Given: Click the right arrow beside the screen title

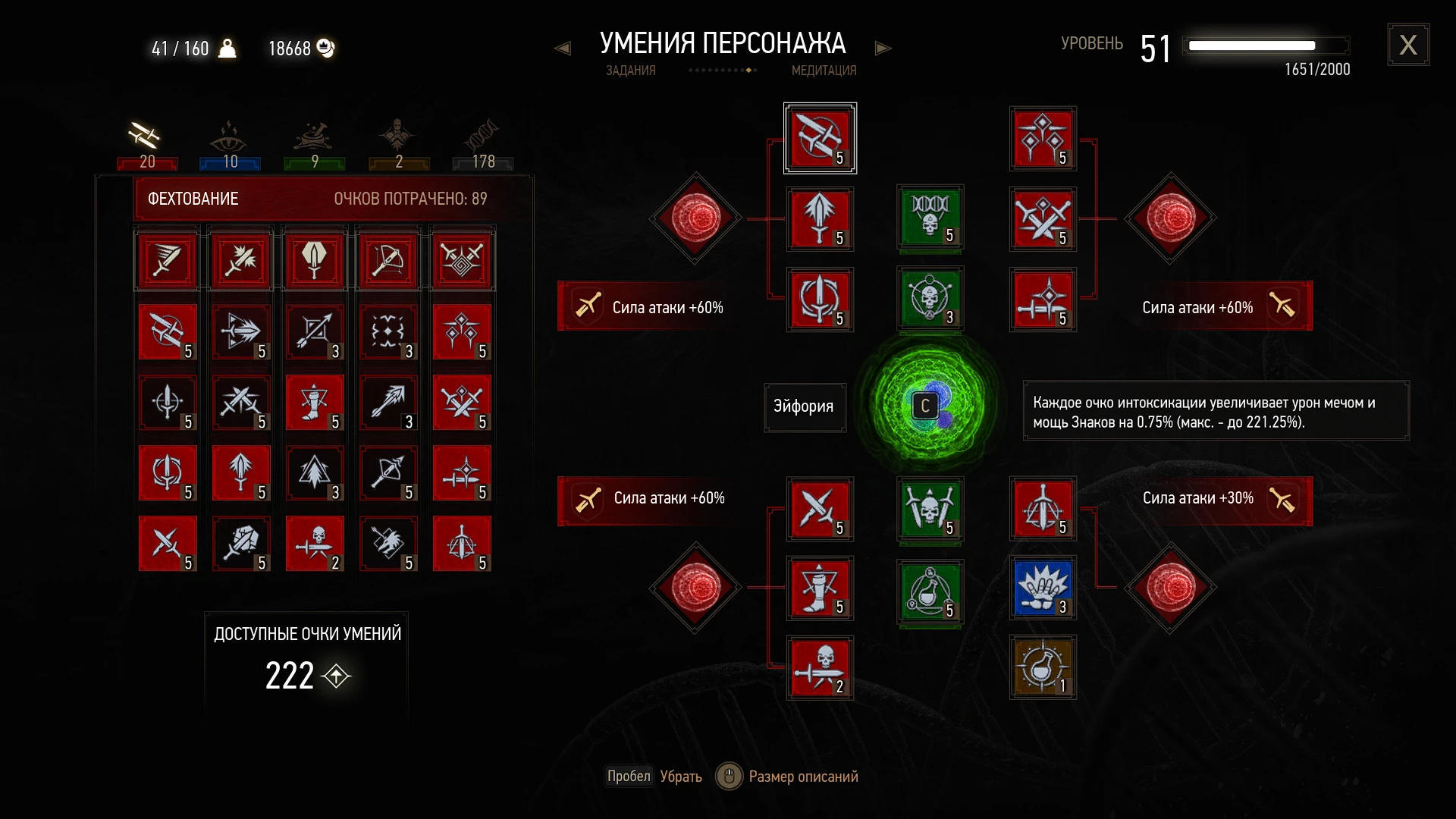Looking at the screenshot, I should click(x=883, y=47).
